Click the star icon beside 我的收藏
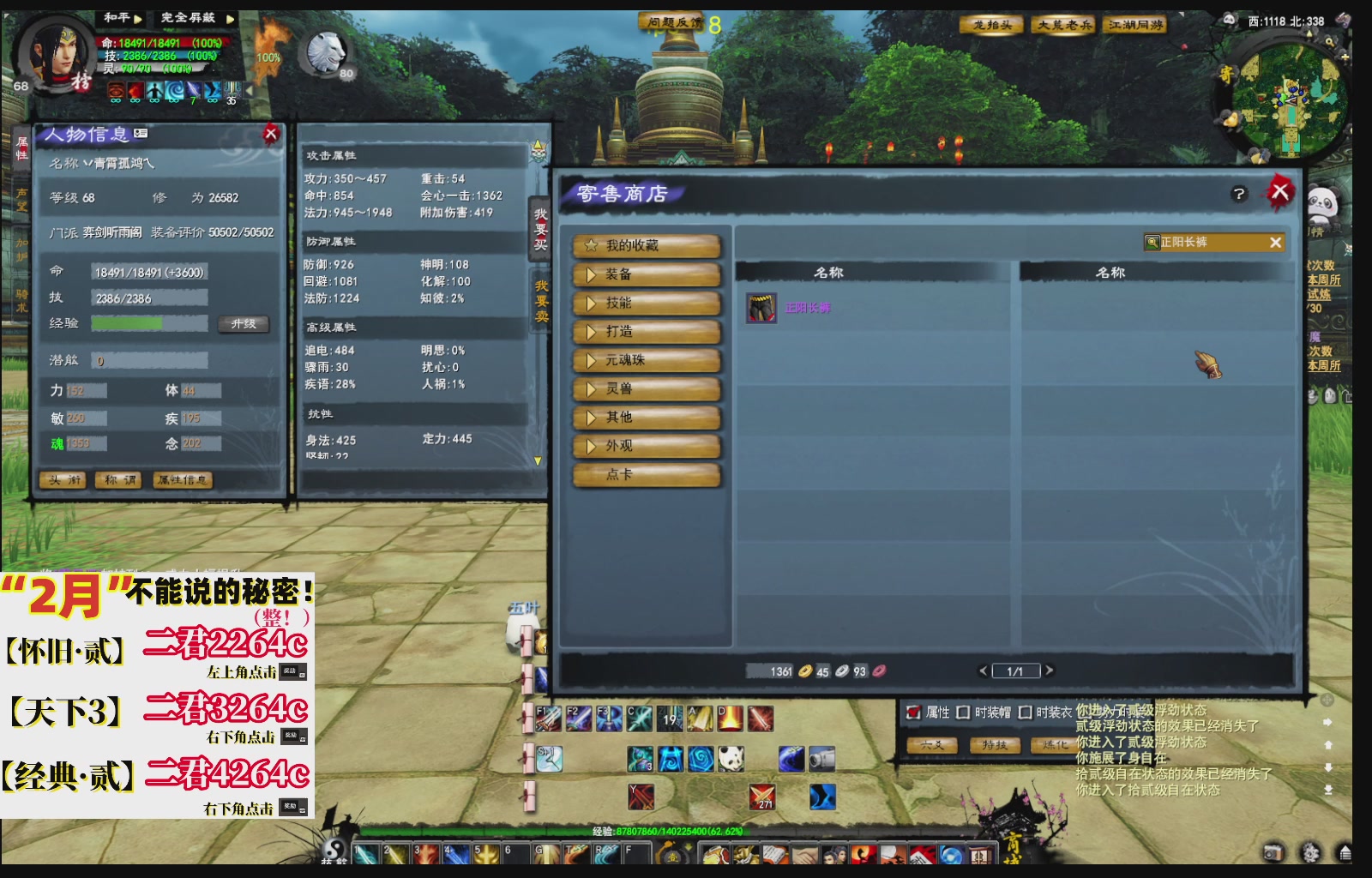Screen dimensions: 1372x878 pos(590,245)
